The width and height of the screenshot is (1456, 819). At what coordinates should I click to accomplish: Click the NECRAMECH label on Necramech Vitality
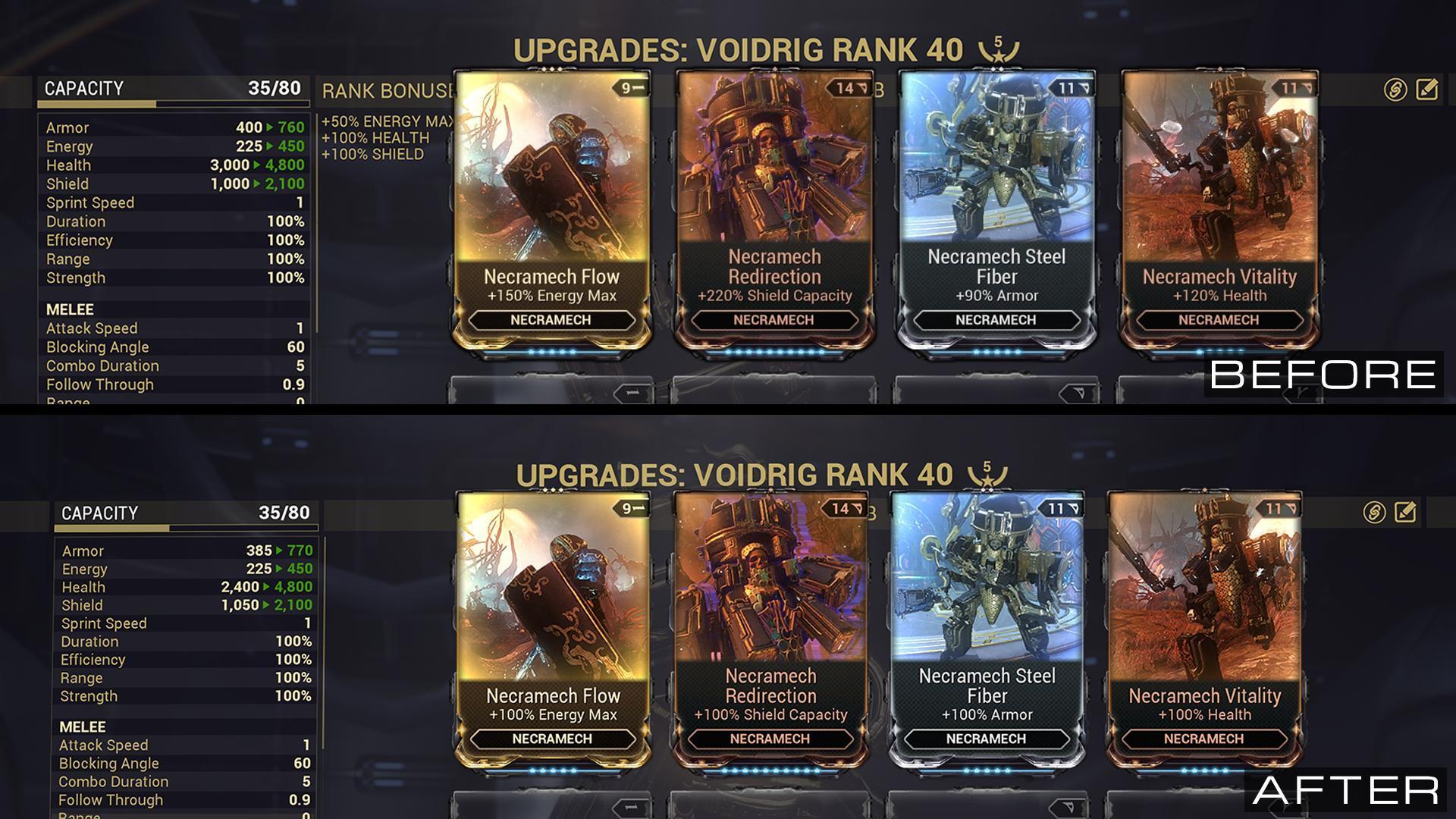[1220, 321]
